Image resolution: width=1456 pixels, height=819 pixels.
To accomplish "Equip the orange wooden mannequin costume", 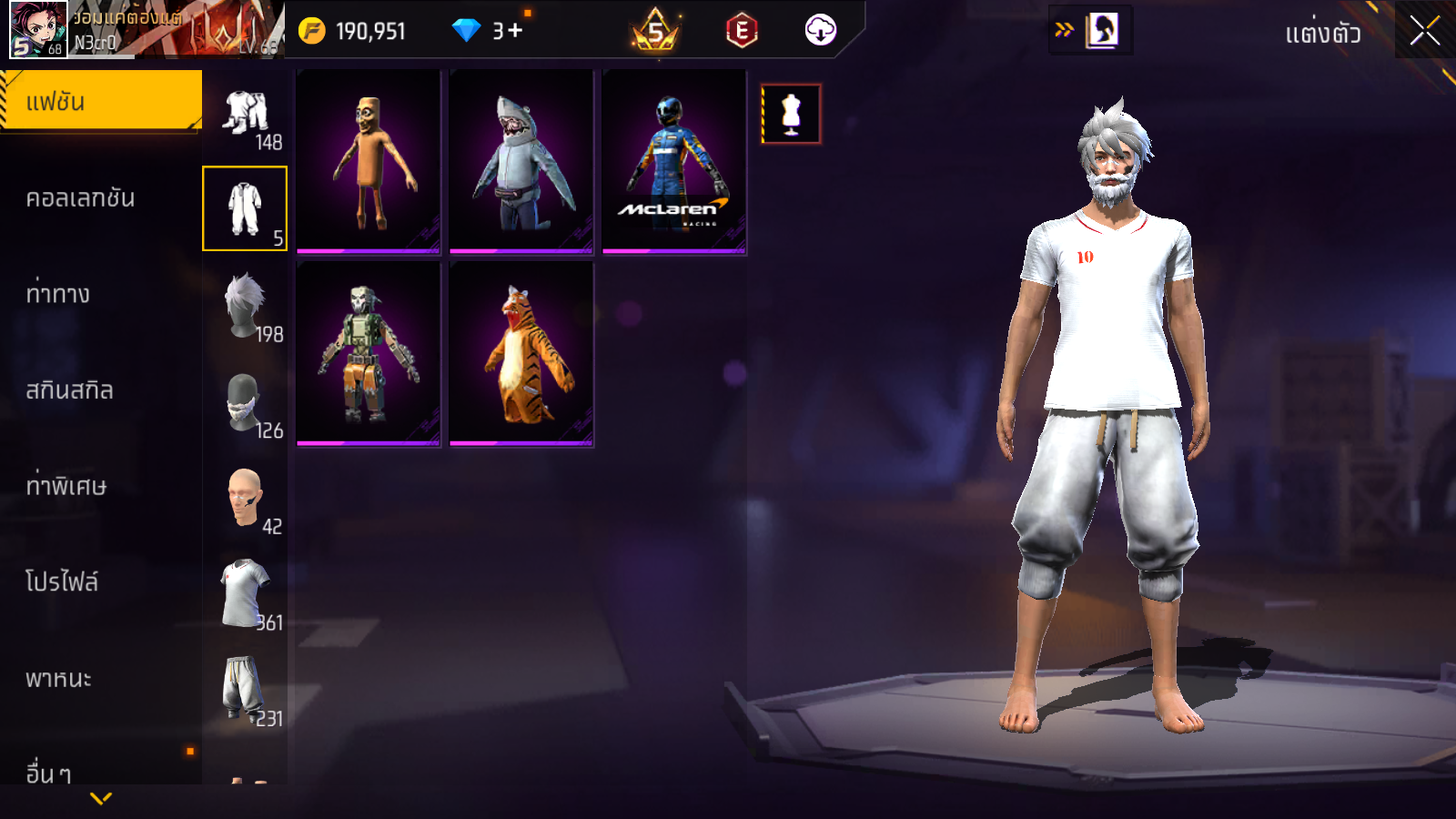I will [x=369, y=161].
